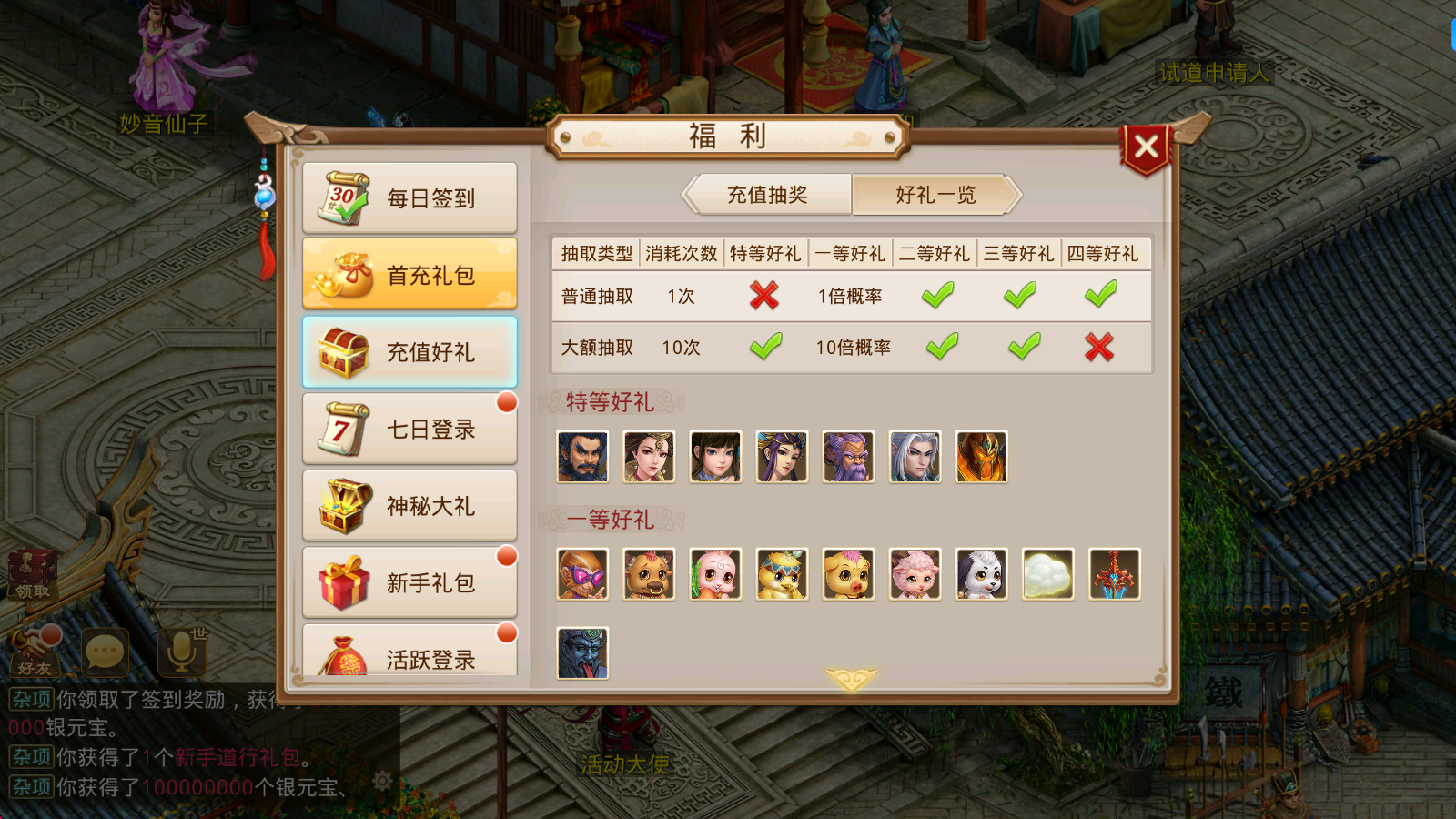Switch to the 好礼一览 tab
This screenshot has width=1456, height=819.
pos(935,194)
